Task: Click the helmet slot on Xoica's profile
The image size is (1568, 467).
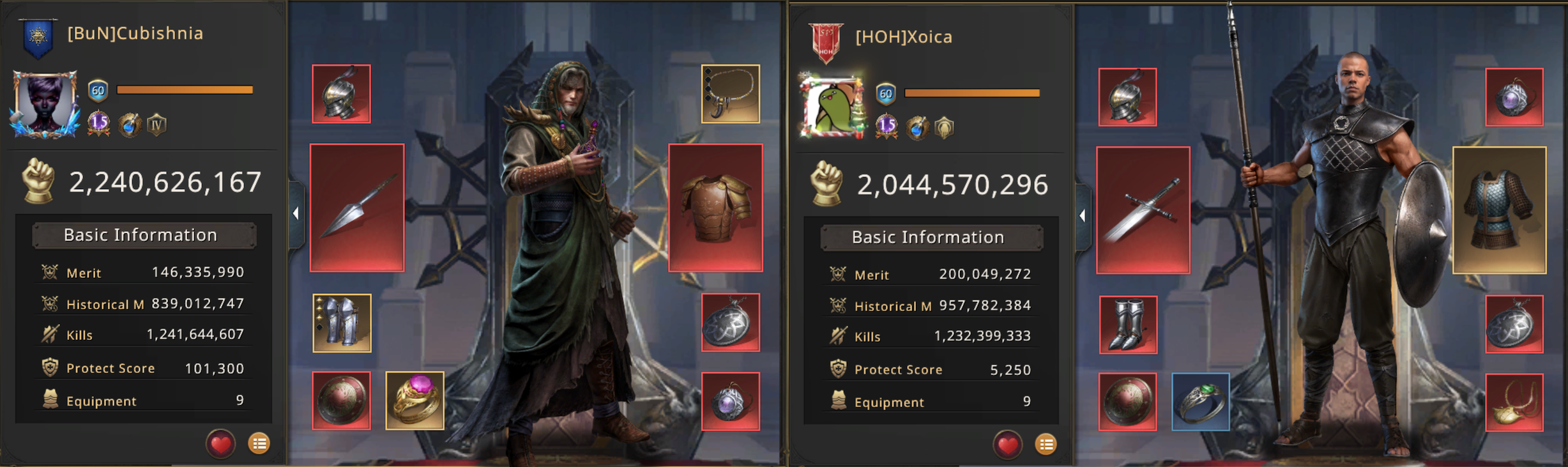Action: click(x=1127, y=97)
